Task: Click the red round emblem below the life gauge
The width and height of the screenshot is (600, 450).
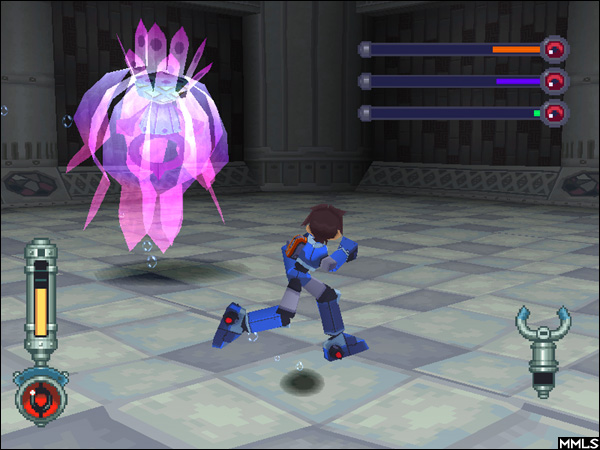Action: [x=40, y=396]
